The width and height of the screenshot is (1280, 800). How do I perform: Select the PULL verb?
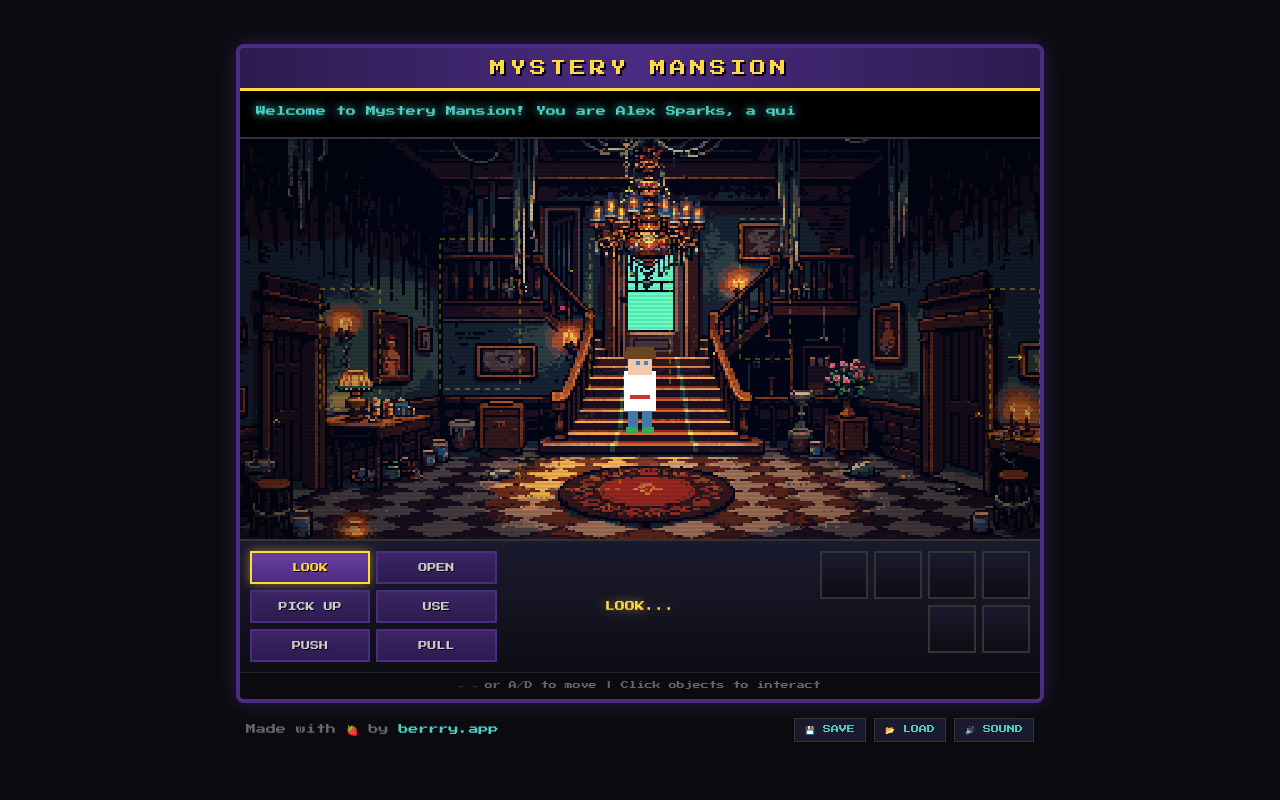pos(436,645)
